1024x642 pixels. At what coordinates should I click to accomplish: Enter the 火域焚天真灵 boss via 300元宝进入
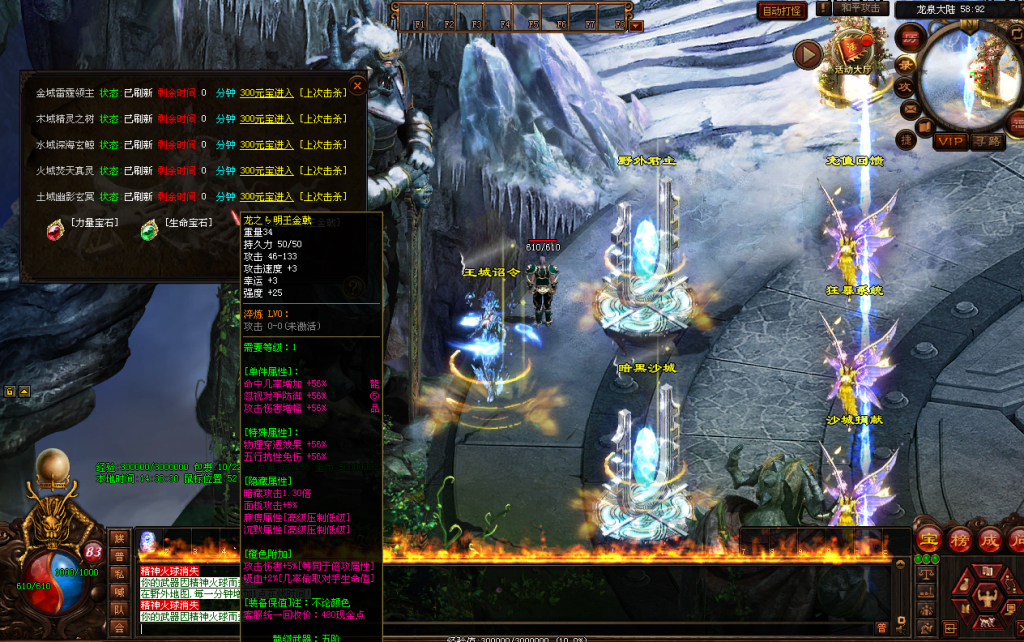266,171
